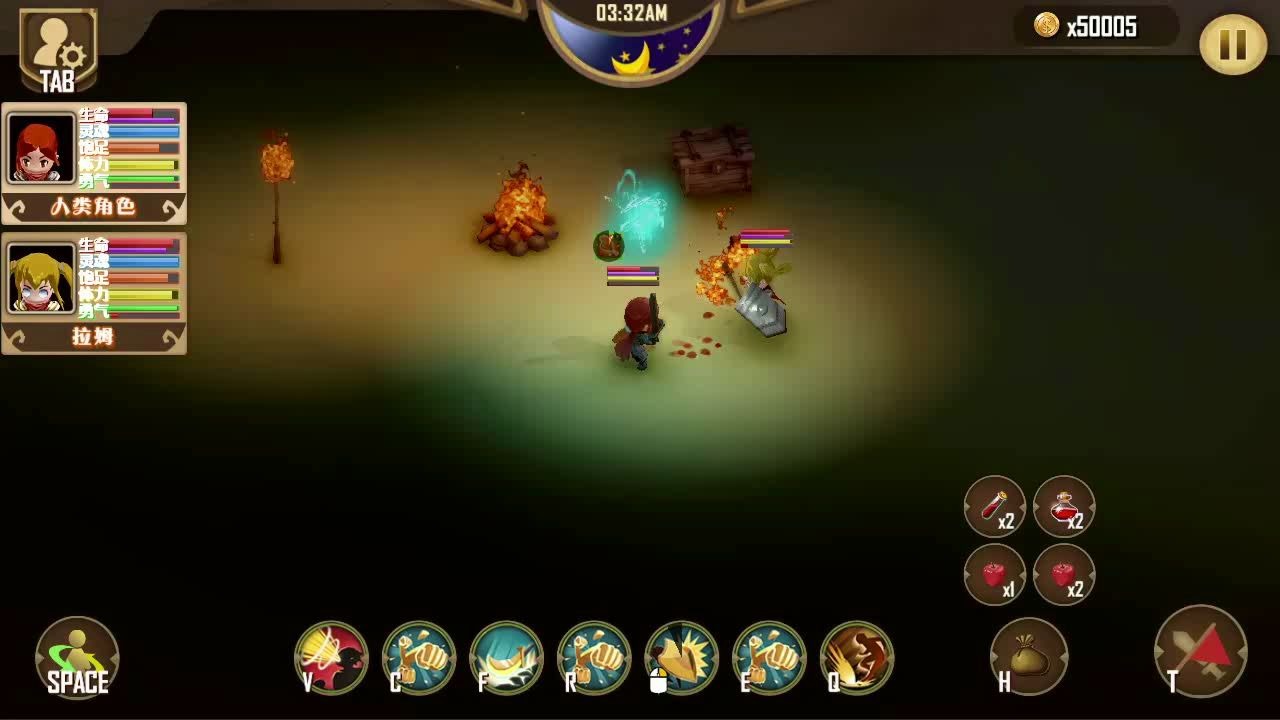Activate the C punch attack skill

point(417,657)
